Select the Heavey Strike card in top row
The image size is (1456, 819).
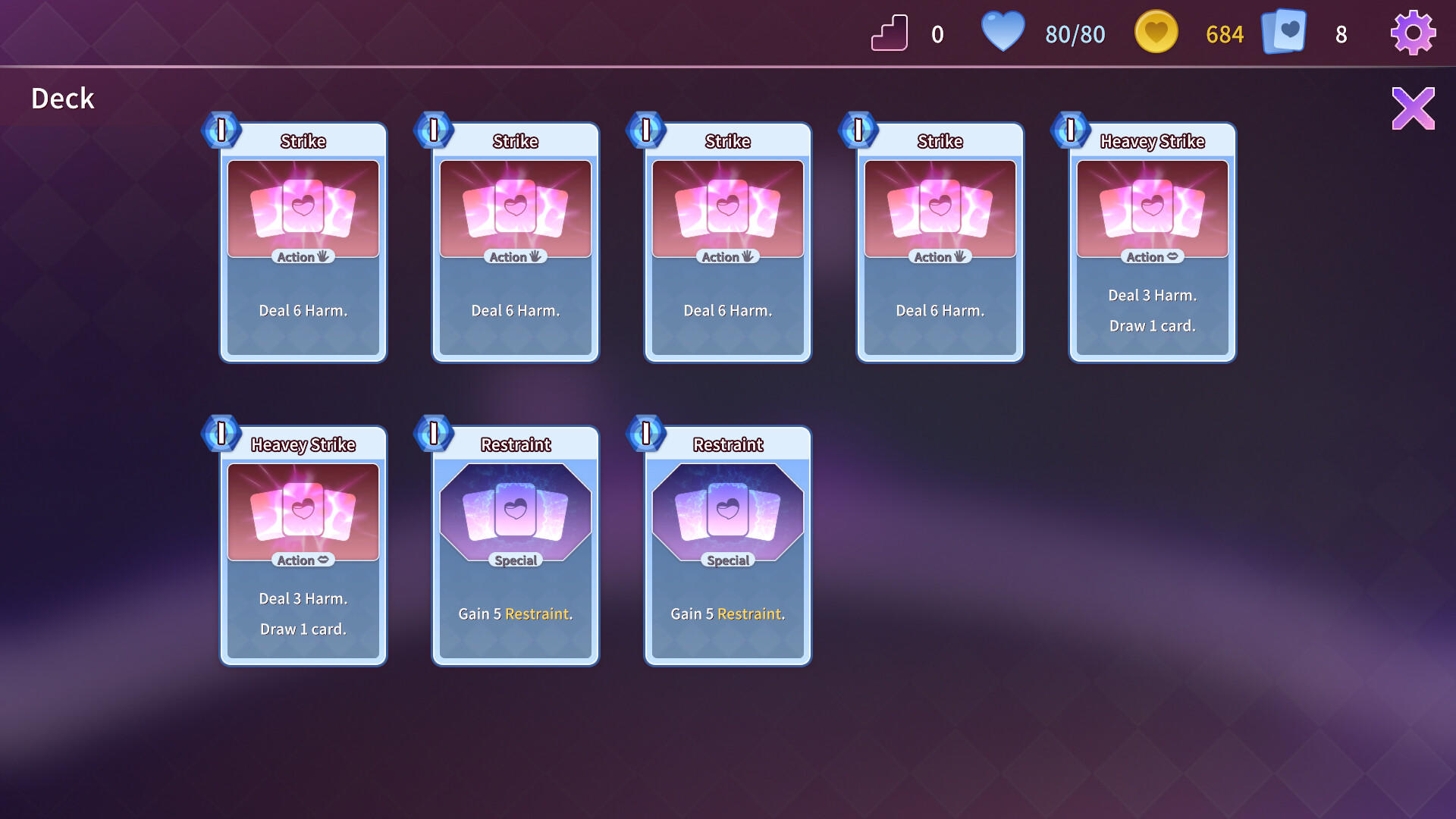(x=1152, y=243)
